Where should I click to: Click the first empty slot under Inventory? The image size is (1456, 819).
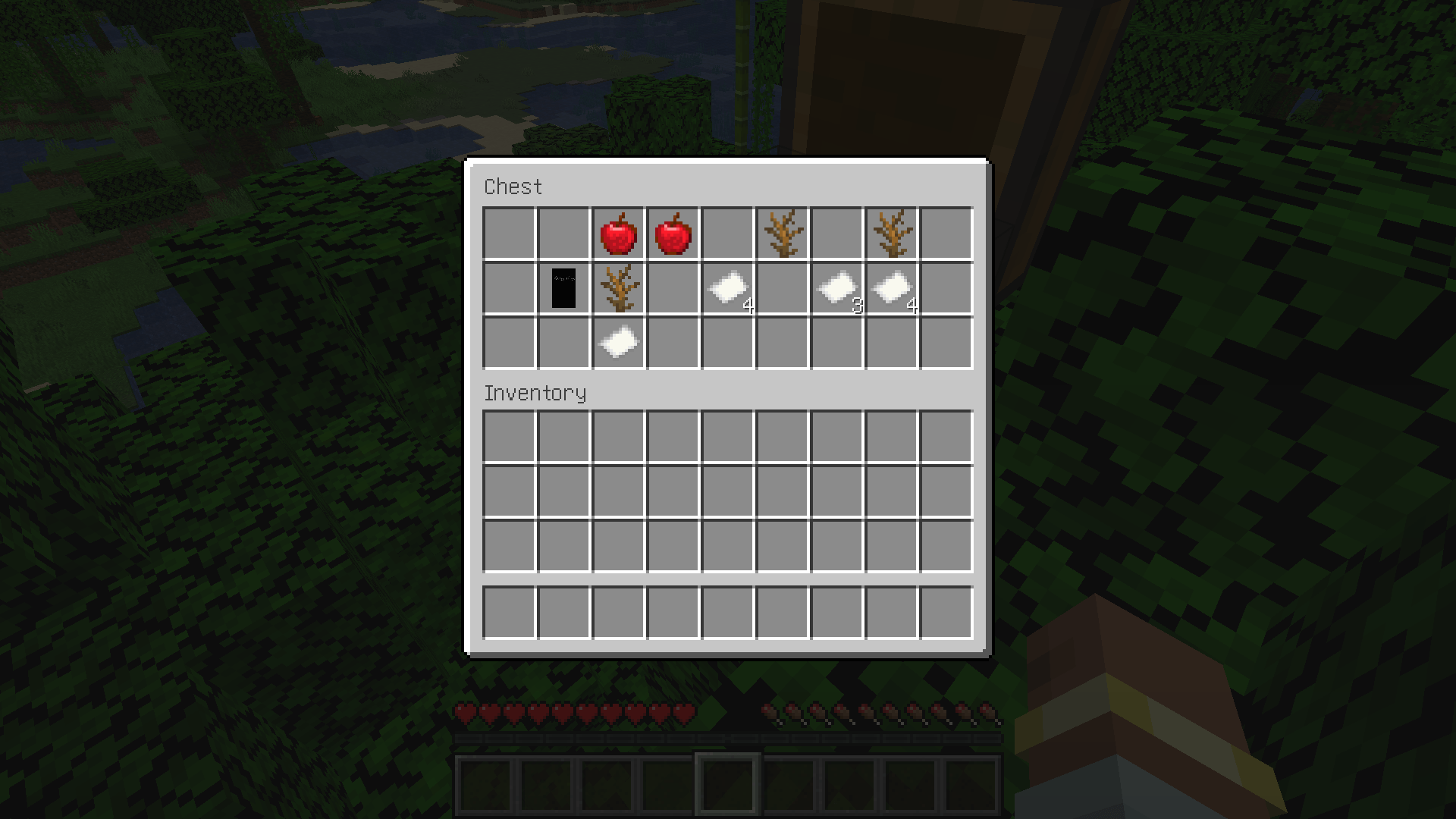509,433
